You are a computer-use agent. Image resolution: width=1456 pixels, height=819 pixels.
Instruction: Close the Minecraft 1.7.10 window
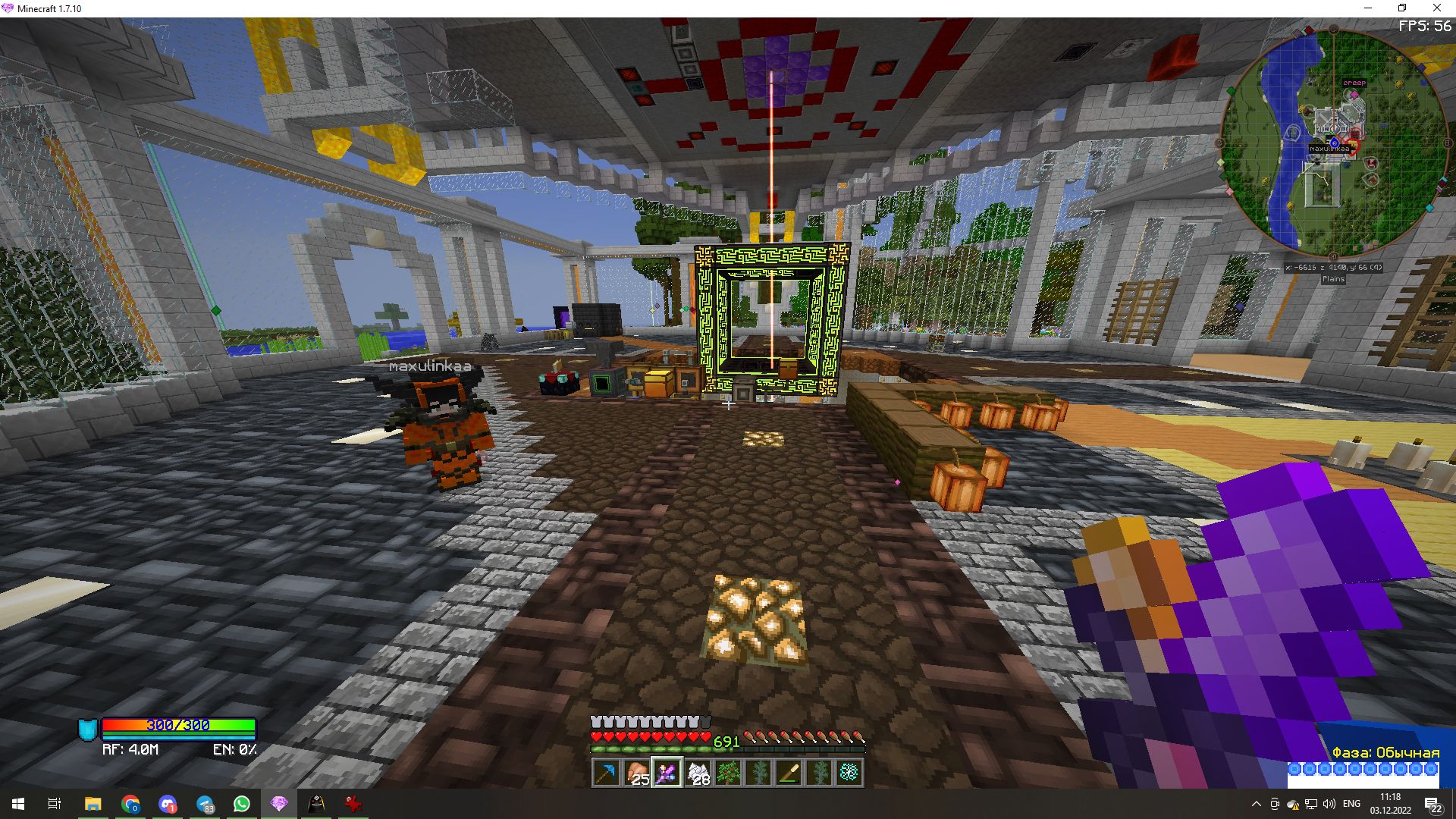coord(1436,8)
